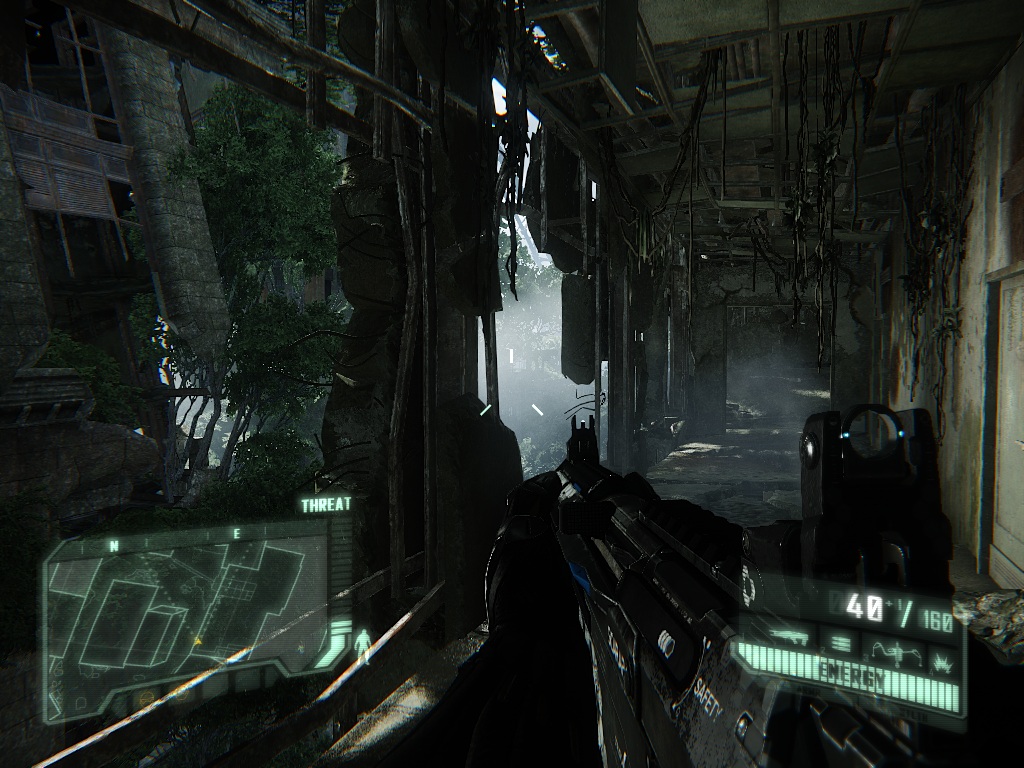The image size is (1024, 768).
Task: Select the primary rifle weapon slot
Action: pyautogui.click(x=791, y=637)
